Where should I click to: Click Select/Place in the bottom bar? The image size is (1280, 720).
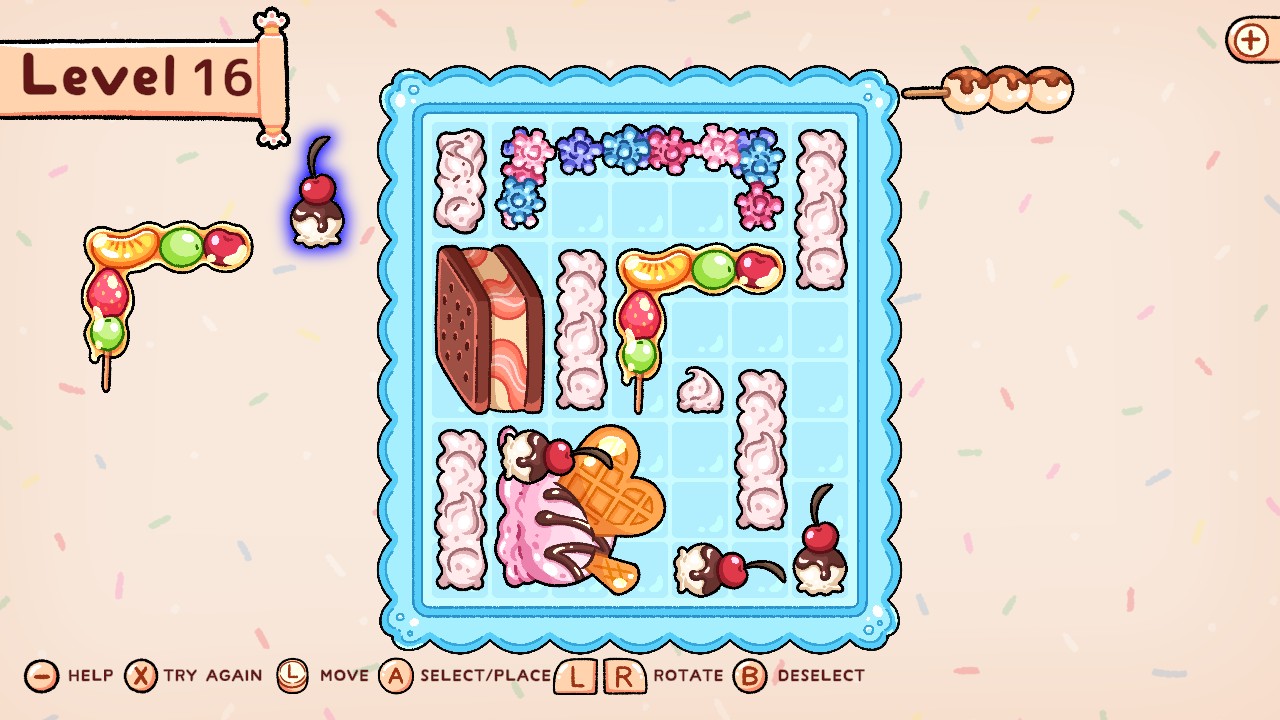pos(398,675)
